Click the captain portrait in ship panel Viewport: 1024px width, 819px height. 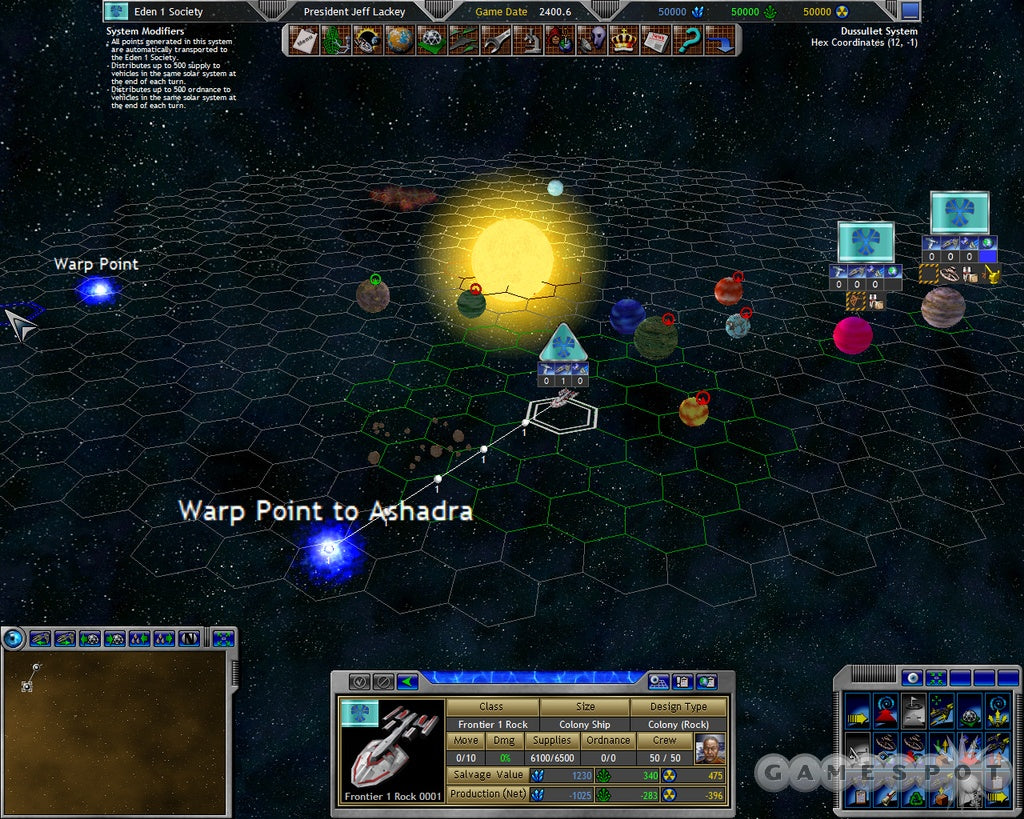pos(710,750)
